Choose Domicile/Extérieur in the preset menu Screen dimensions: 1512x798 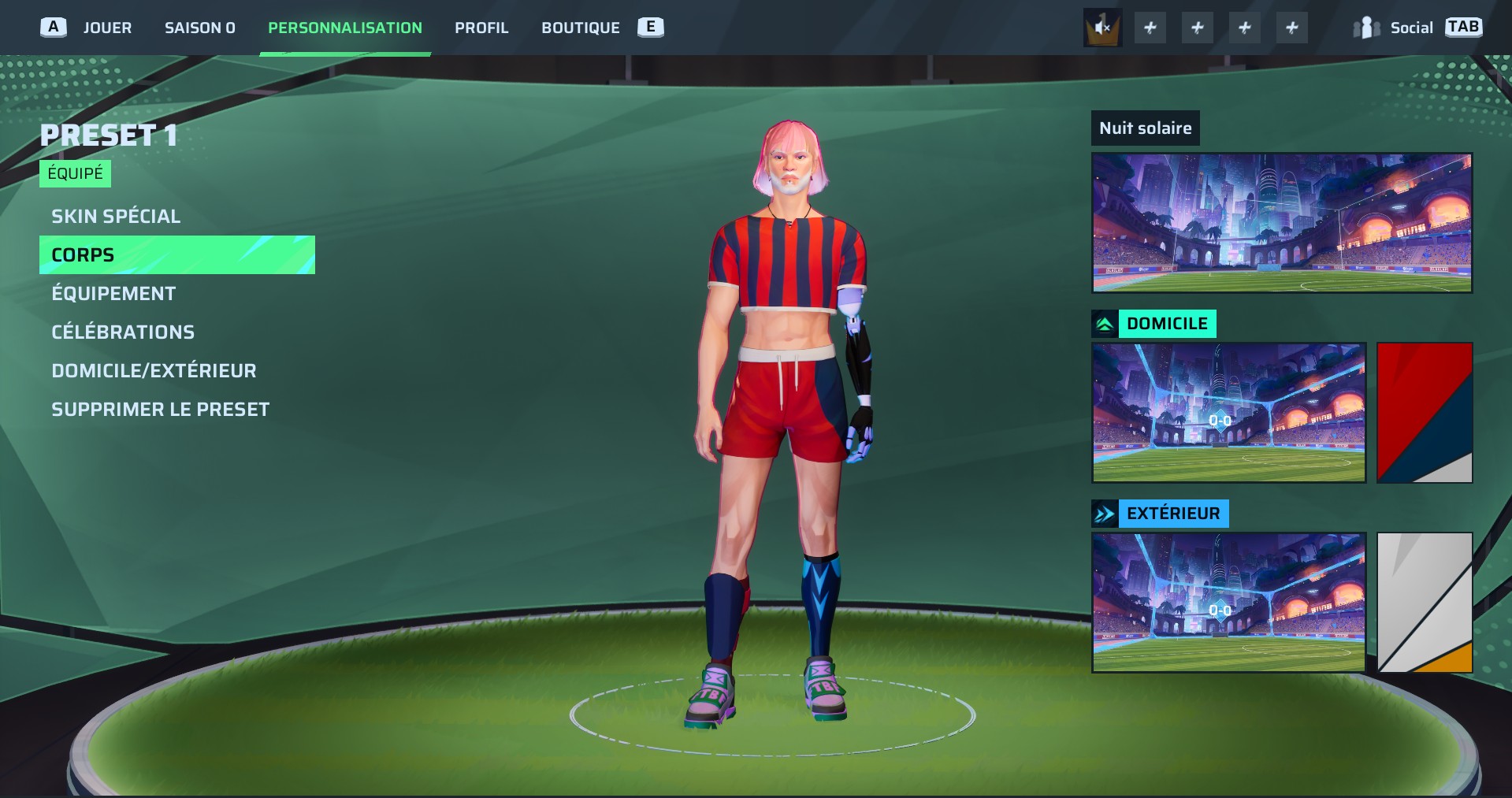point(154,370)
